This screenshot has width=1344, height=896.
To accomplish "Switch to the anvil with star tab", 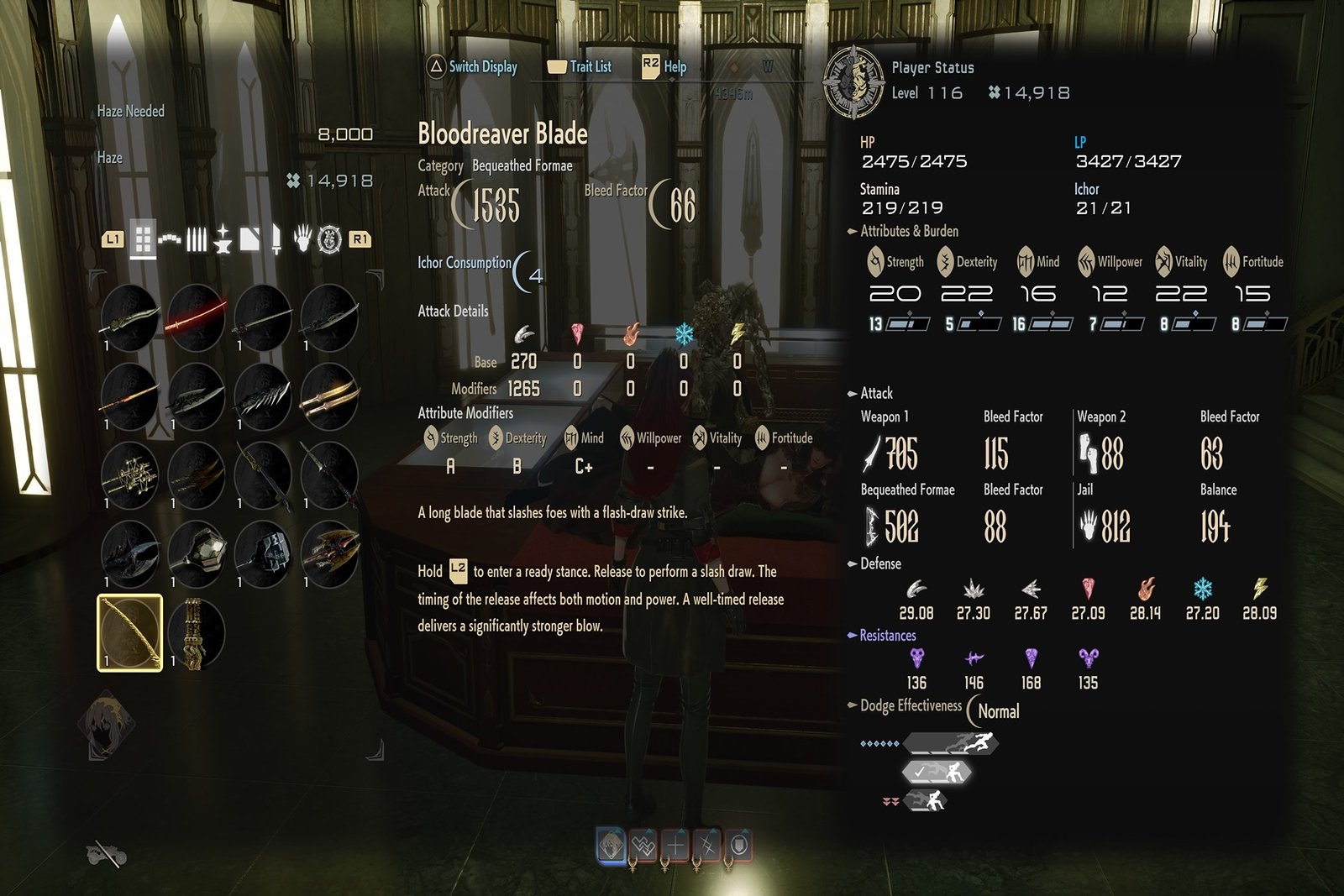I will click(223, 239).
